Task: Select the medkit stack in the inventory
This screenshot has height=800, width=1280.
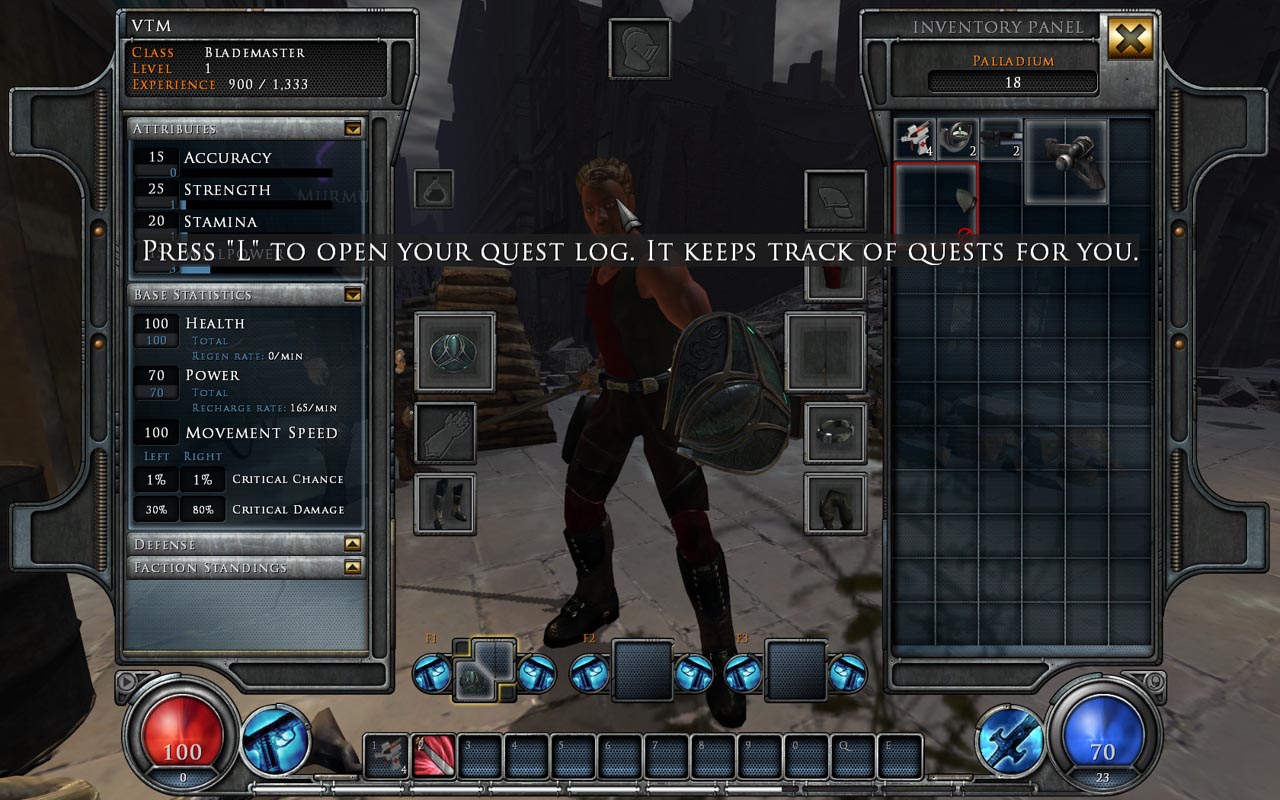Action: point(913,139)
